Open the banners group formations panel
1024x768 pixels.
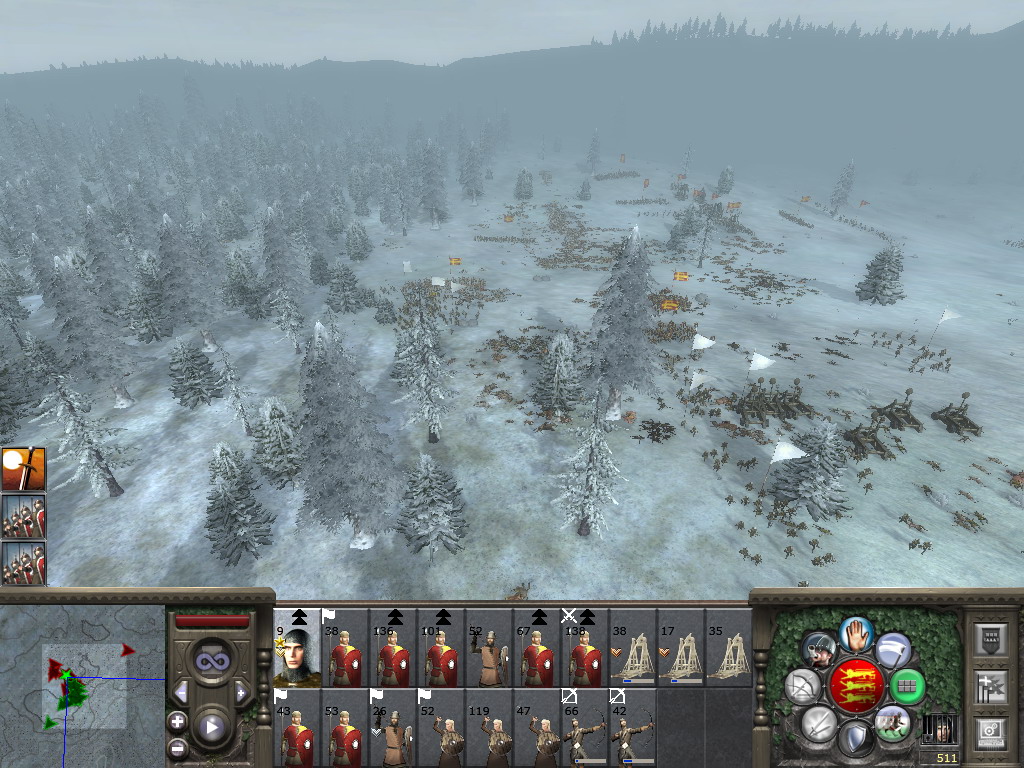click(x=990, y=687)
